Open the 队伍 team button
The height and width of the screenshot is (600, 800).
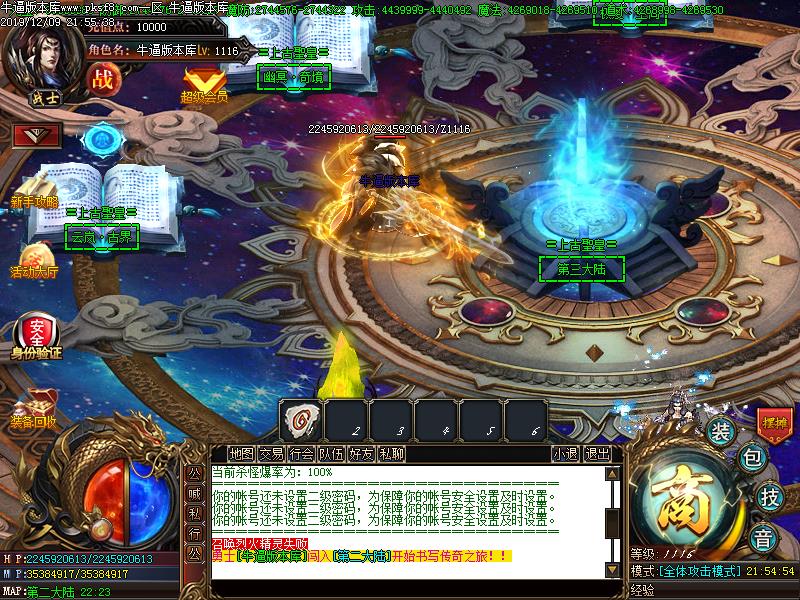331,453
